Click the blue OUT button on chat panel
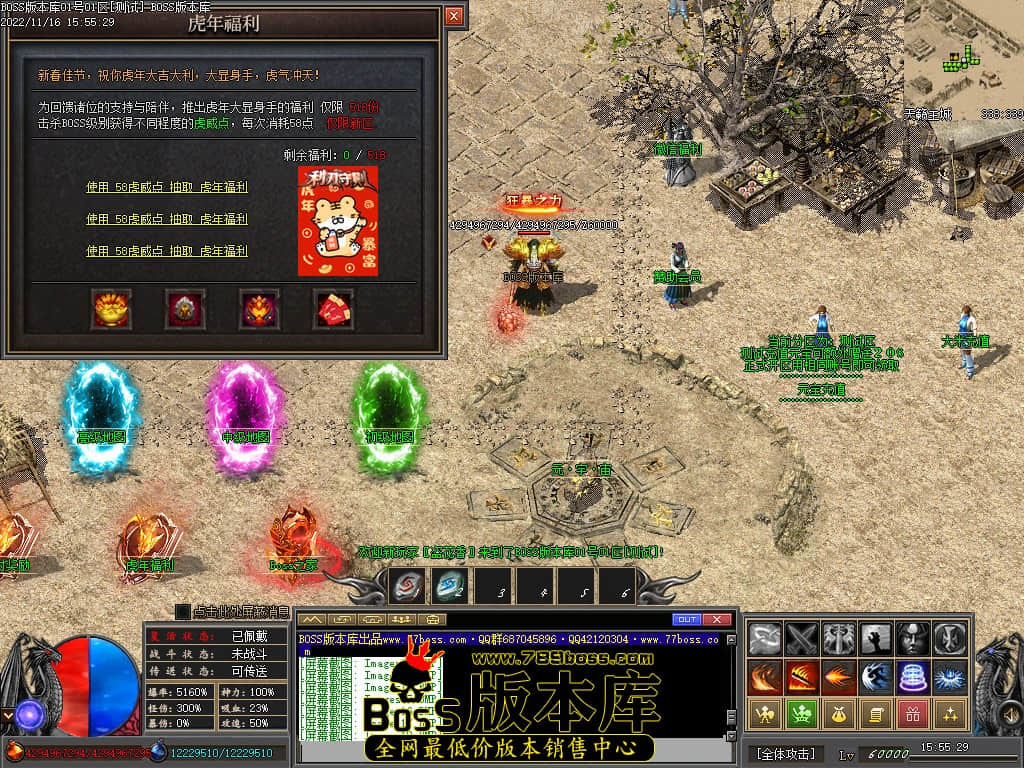Image resolution: width=1024 pixels, height=768 pixels. pos(687,619)
